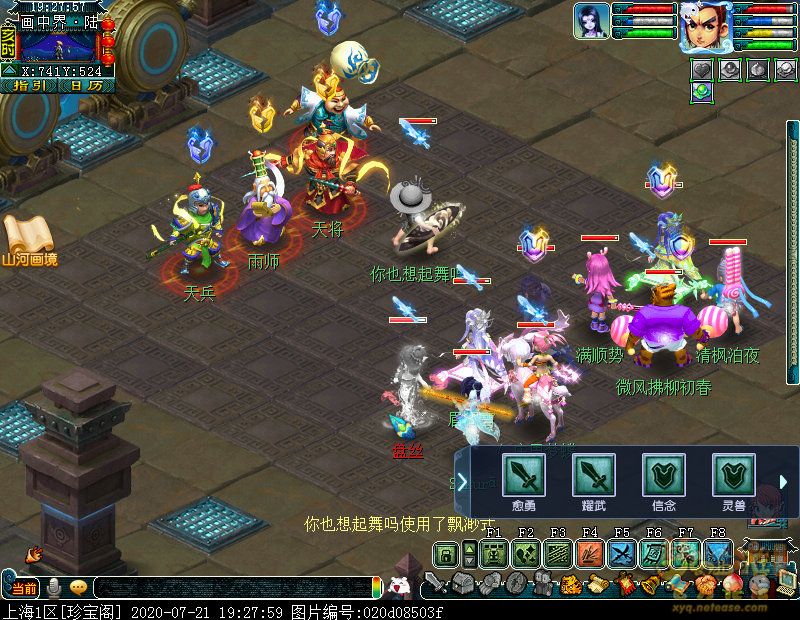Select the 愈勇 sword skill

coord(522,474)
